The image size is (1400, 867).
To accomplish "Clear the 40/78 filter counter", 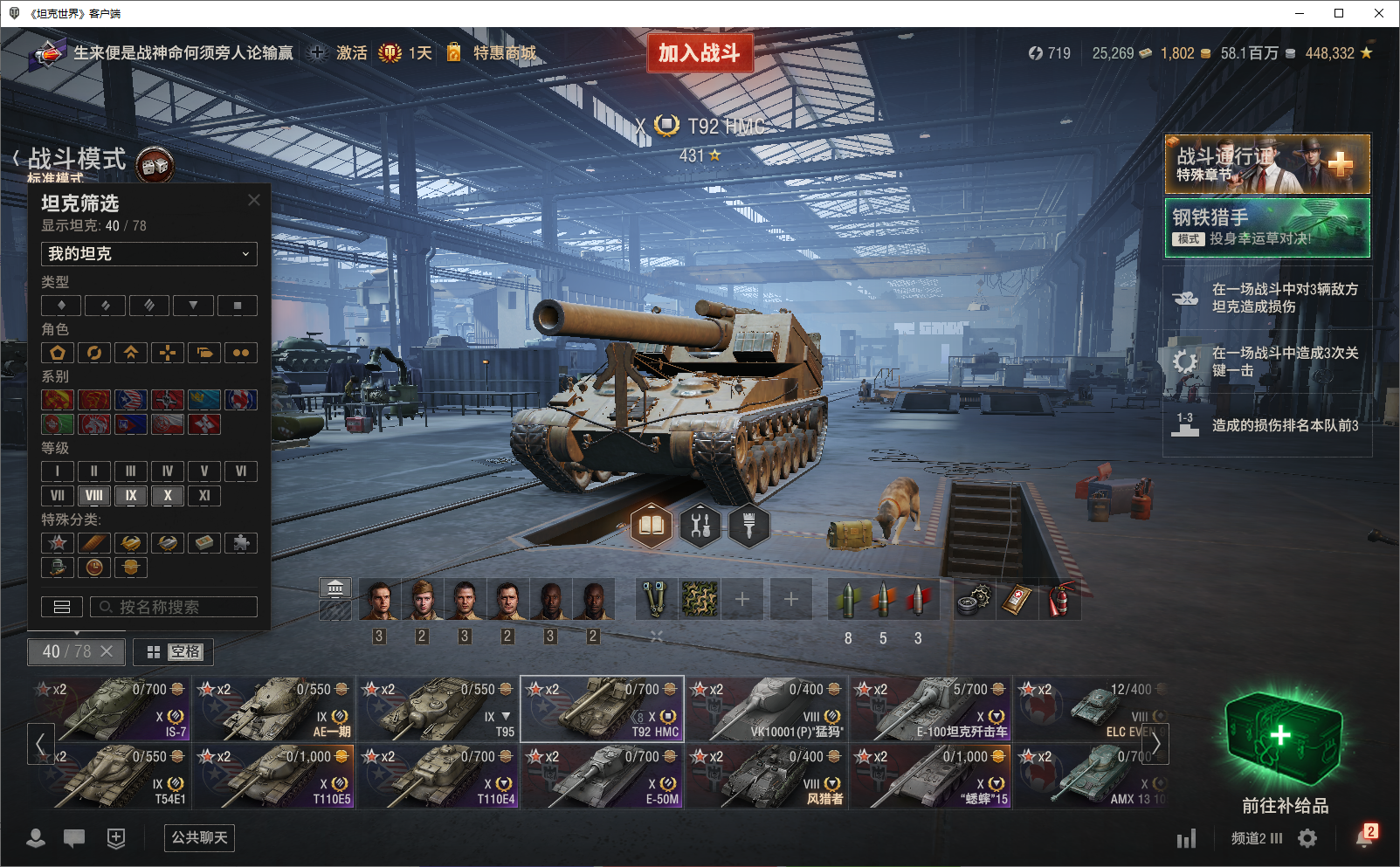I will (x=107, y=651).
